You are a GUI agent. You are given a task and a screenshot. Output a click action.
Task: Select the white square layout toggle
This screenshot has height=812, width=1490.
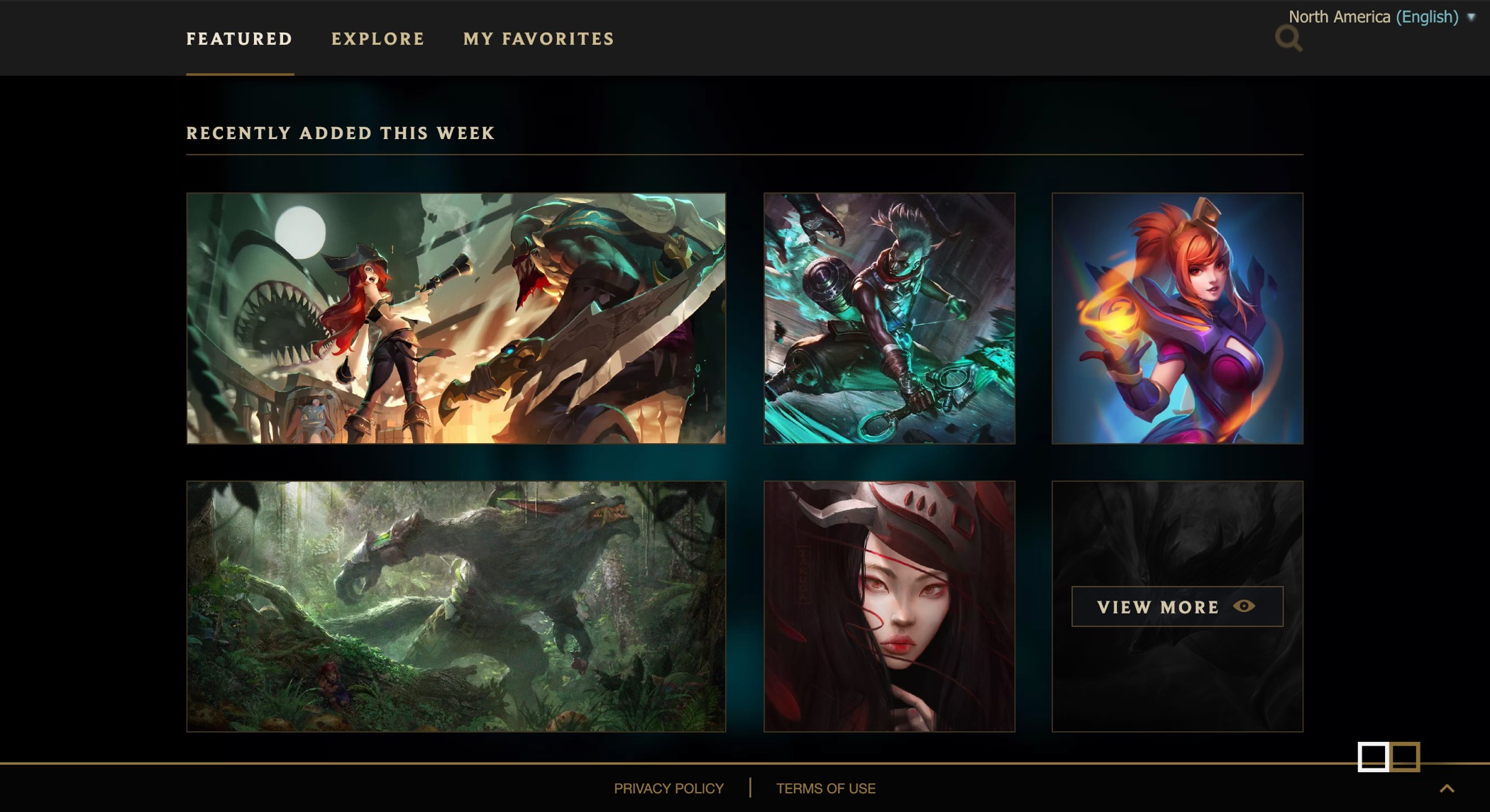(1373, 757)
